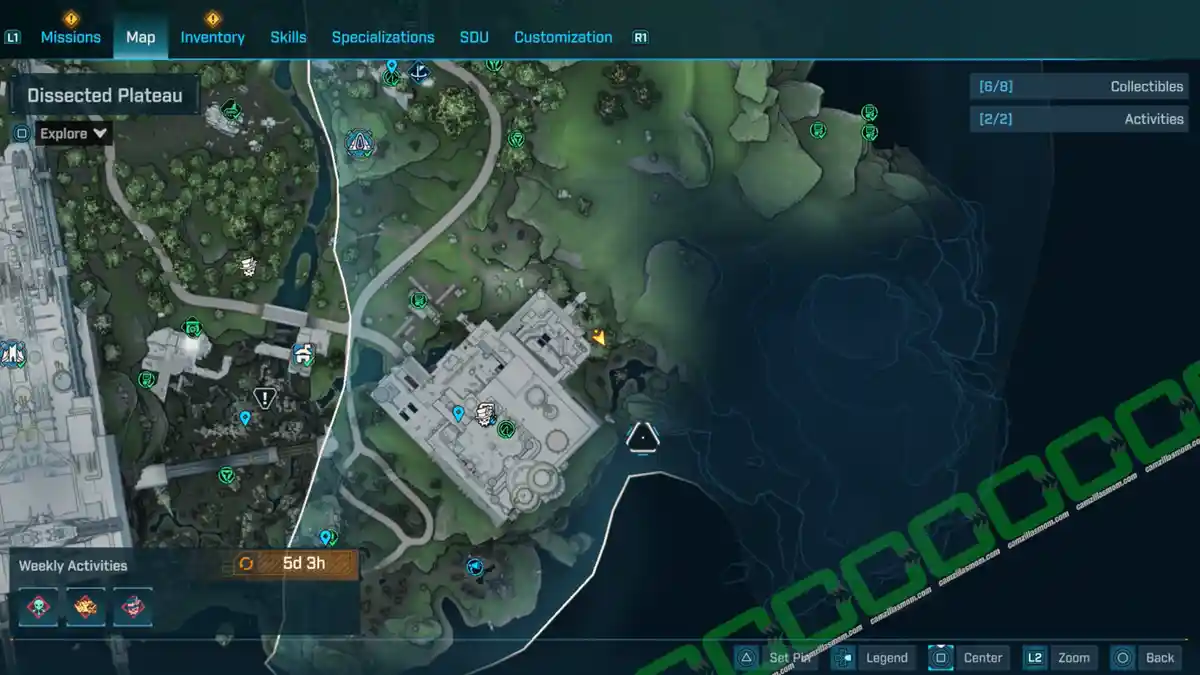
Task: Select the exclamation mission marker
Action: pyautogui.click(x=265, y=398)
